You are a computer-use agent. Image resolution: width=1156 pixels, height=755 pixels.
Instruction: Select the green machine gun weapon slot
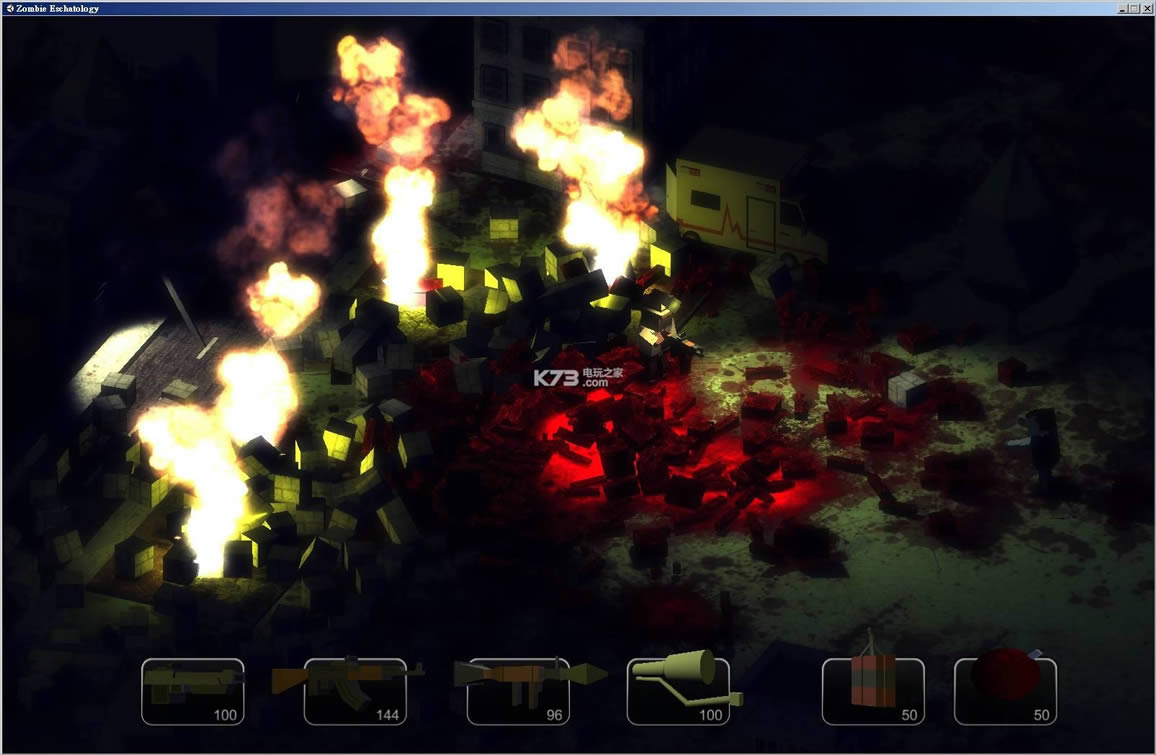click(193, 690)
